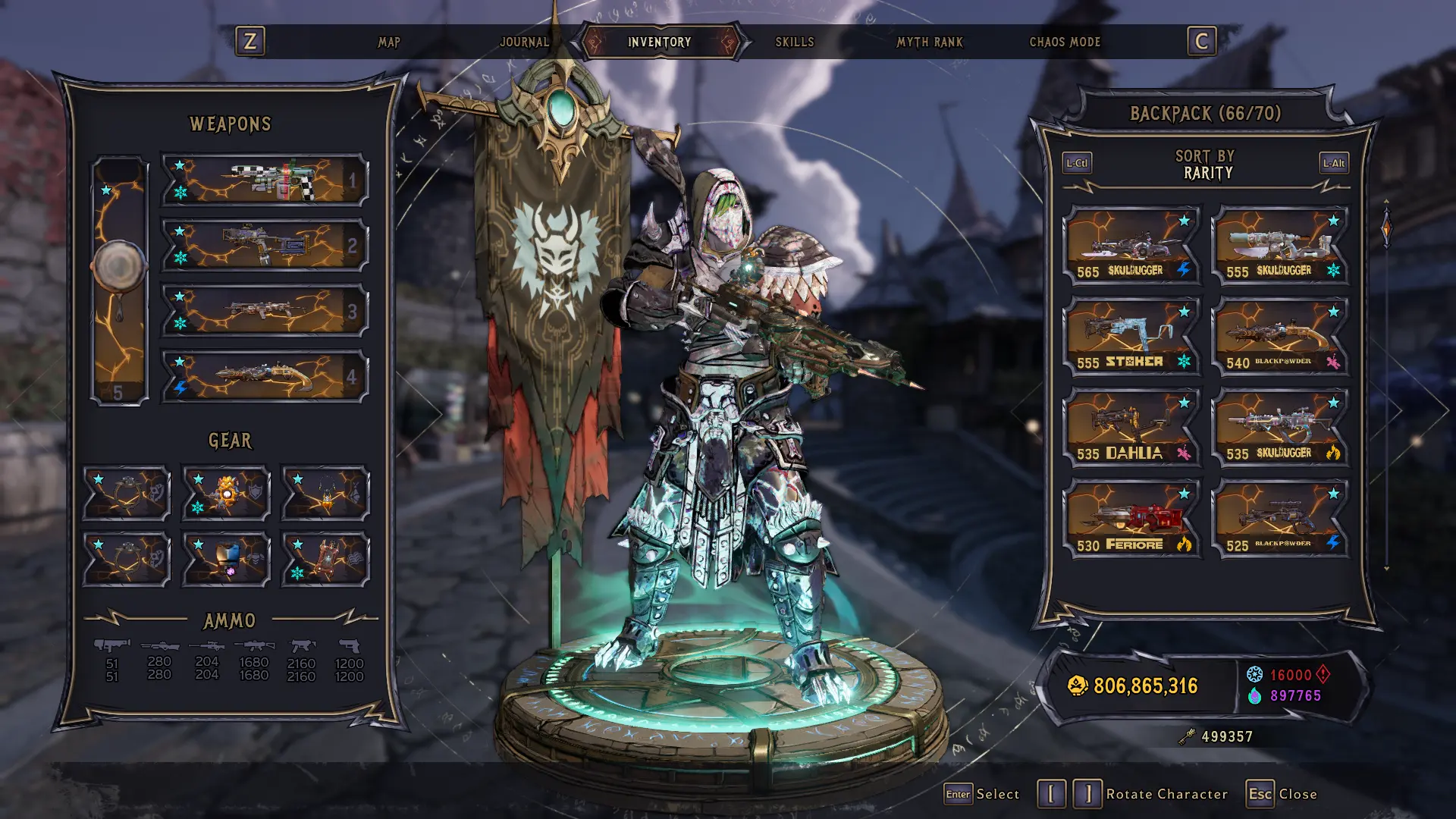This screenshot has width=1456, height=819.
Task: Select the Chaos Mode tab
Action: tap(1064, 42)
